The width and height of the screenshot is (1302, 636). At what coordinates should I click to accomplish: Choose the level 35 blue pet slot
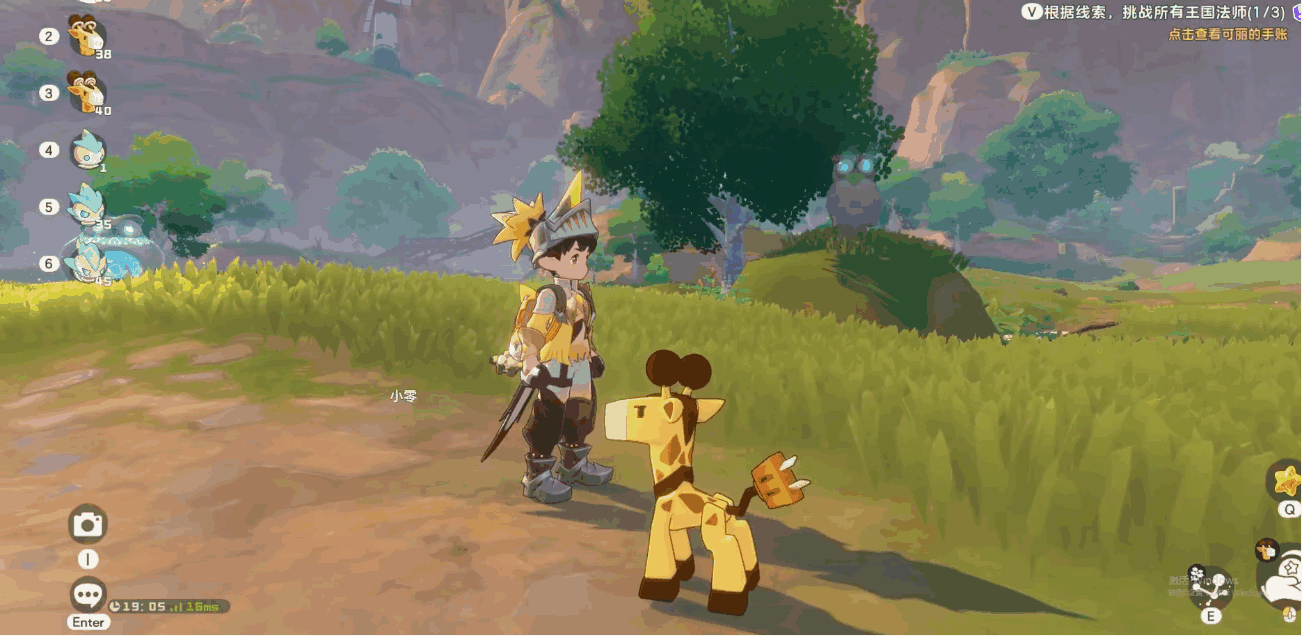(x=88, y=207)
